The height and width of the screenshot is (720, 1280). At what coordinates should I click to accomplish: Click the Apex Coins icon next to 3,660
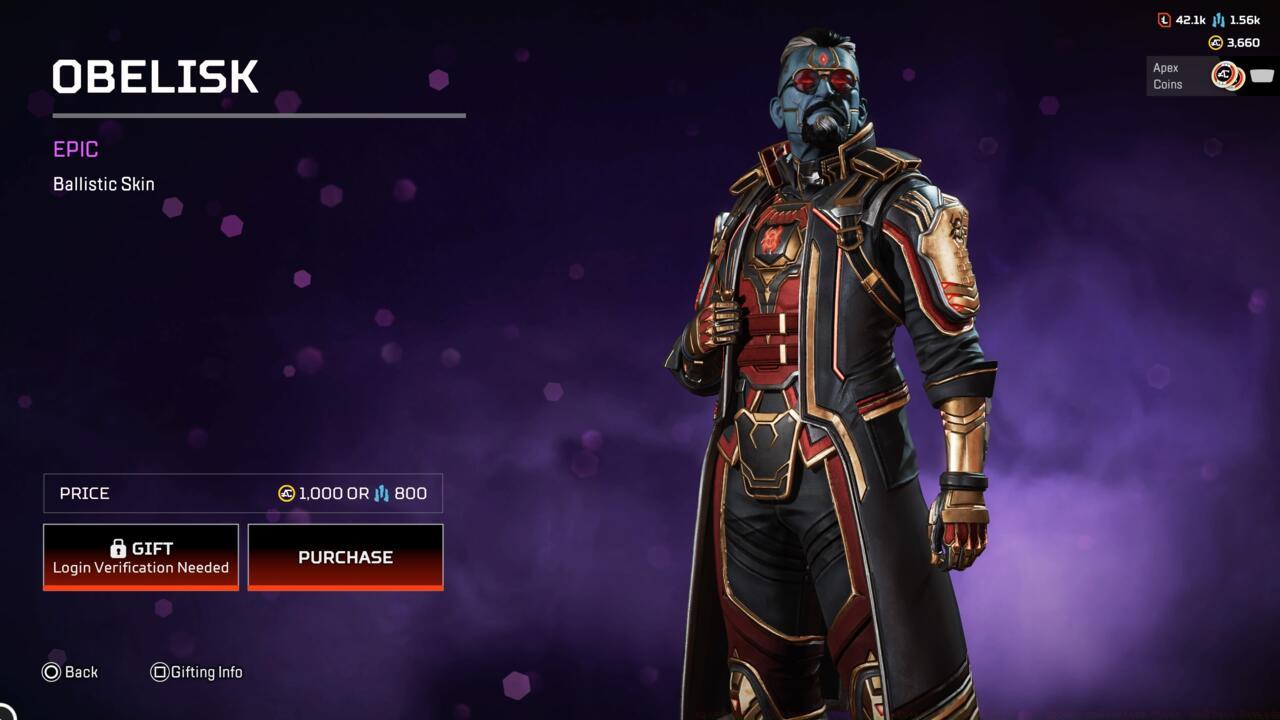coord(1214,42)
